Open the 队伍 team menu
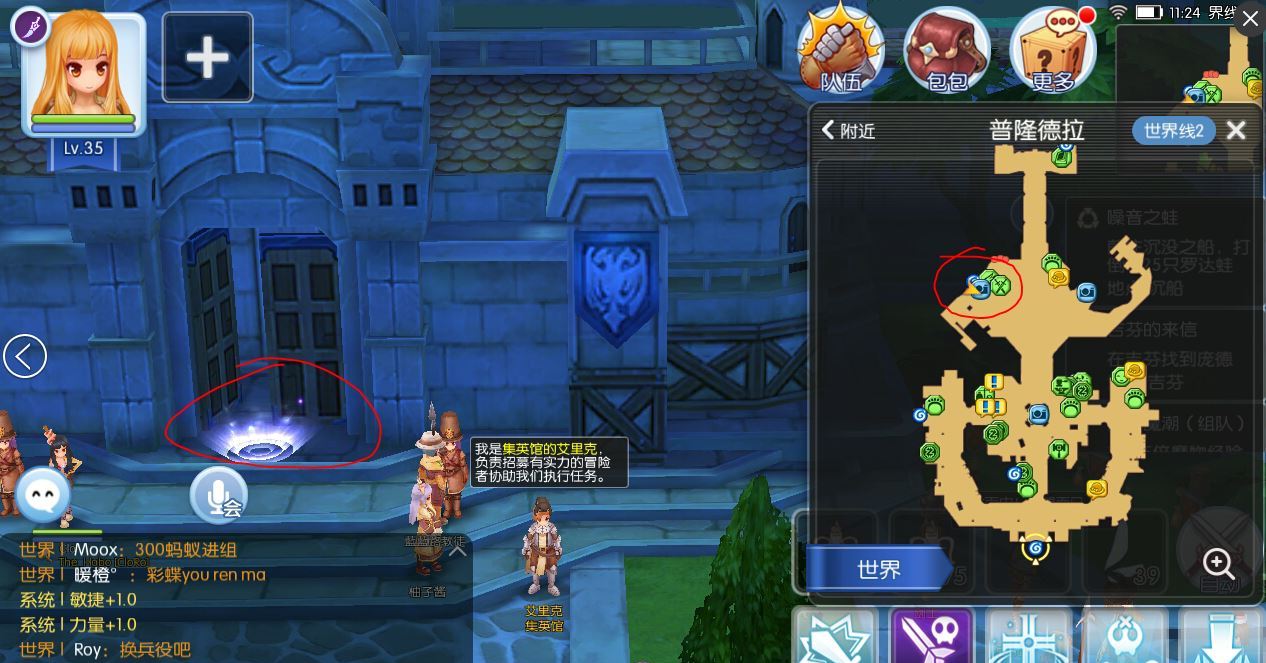Image resolution: width=1266 pixels, height=663 pixels. [x=841, y=50]
